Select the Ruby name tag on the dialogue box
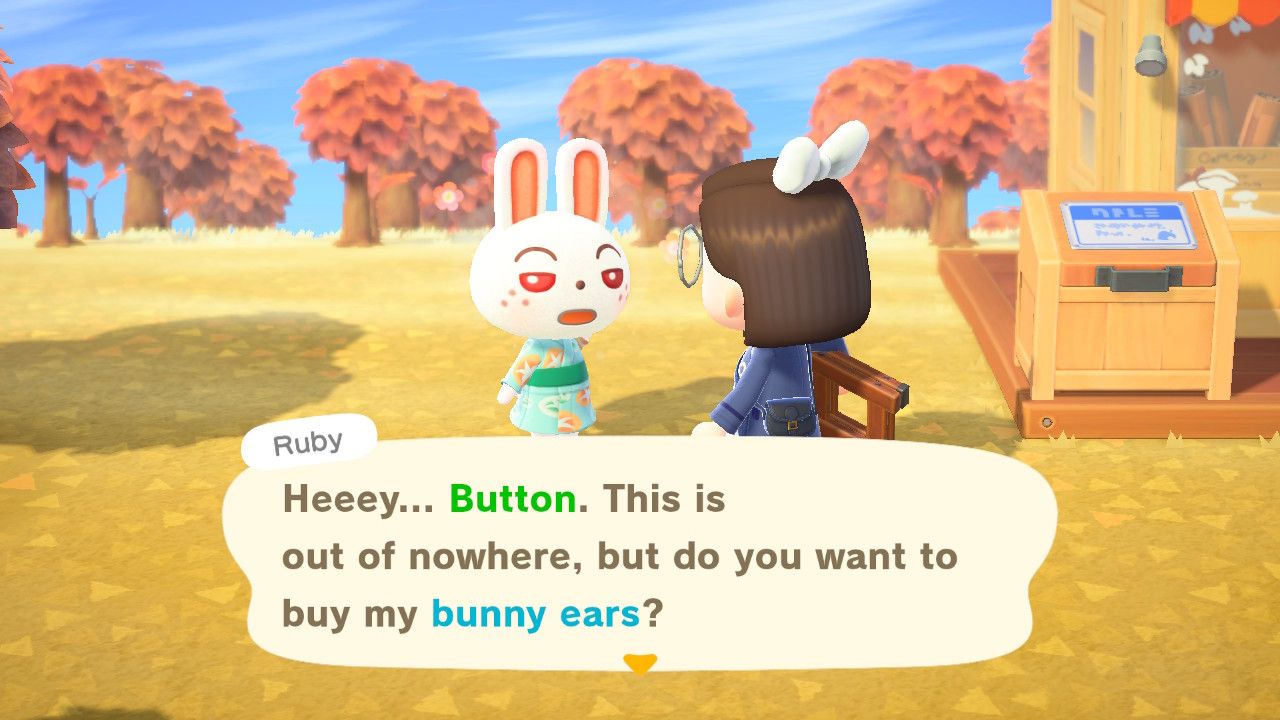Screen dimensions: 1280x720 pyautogui.click(x=305, y=443)
